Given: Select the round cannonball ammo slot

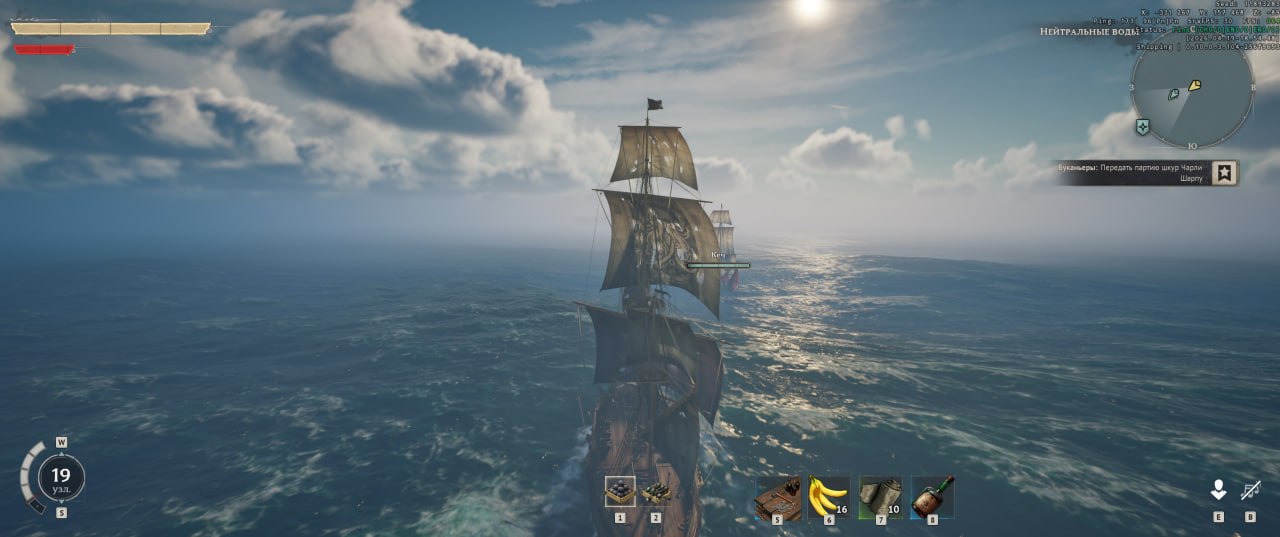Looking at the screenshot, I should click(x=620, y=491).
